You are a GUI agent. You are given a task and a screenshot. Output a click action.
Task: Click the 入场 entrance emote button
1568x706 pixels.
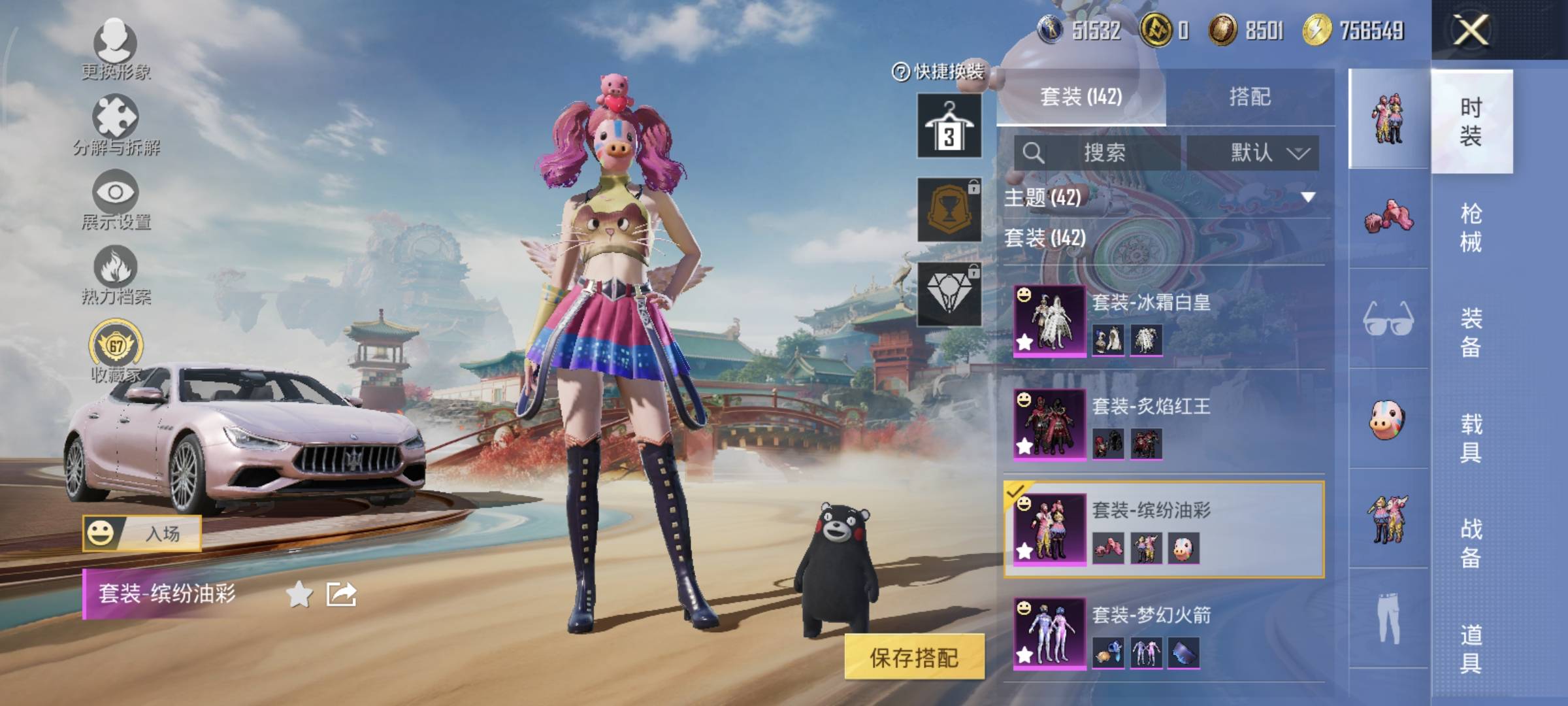pos(142,533)
